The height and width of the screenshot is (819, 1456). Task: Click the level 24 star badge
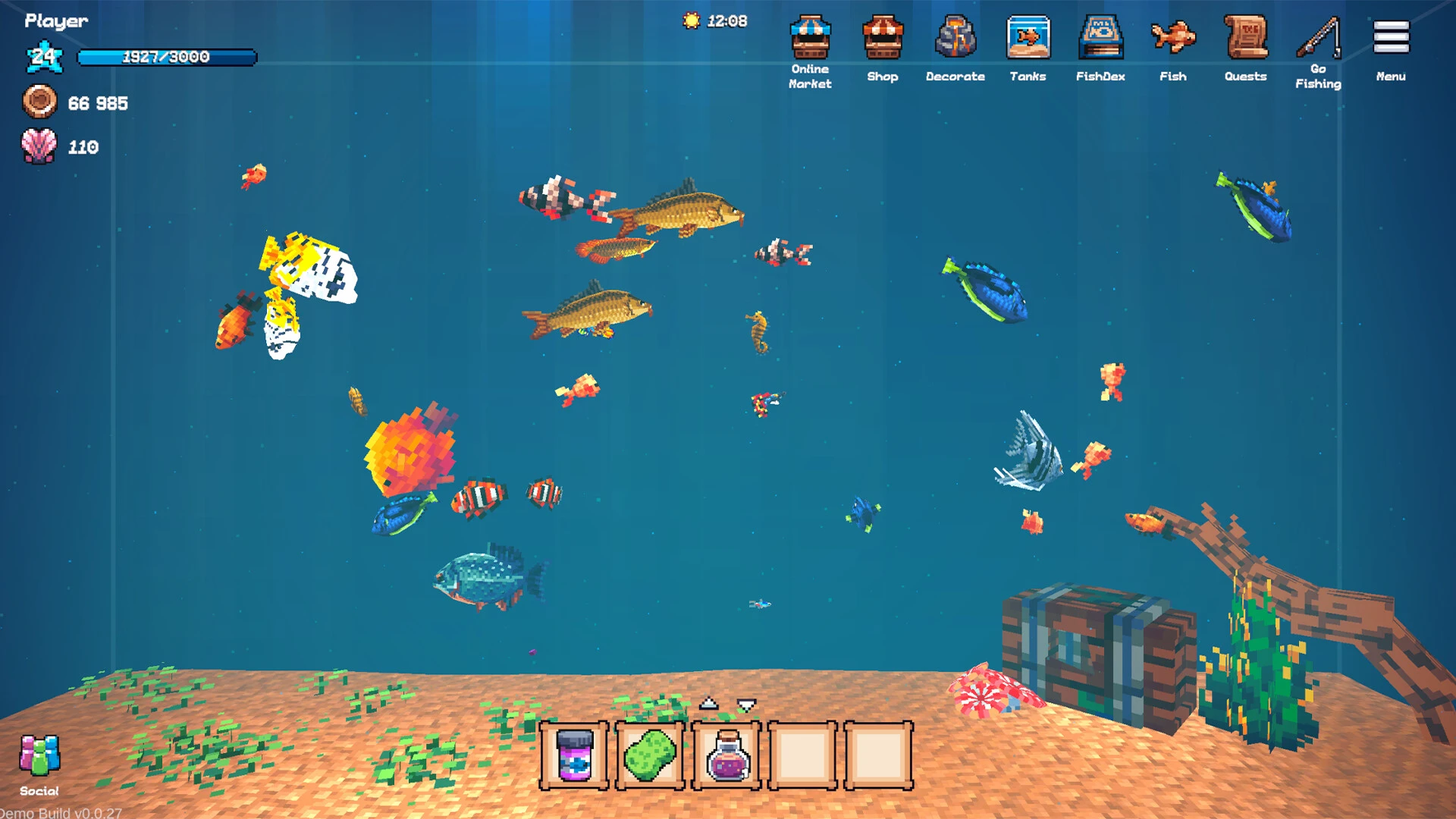coord(45,56)
